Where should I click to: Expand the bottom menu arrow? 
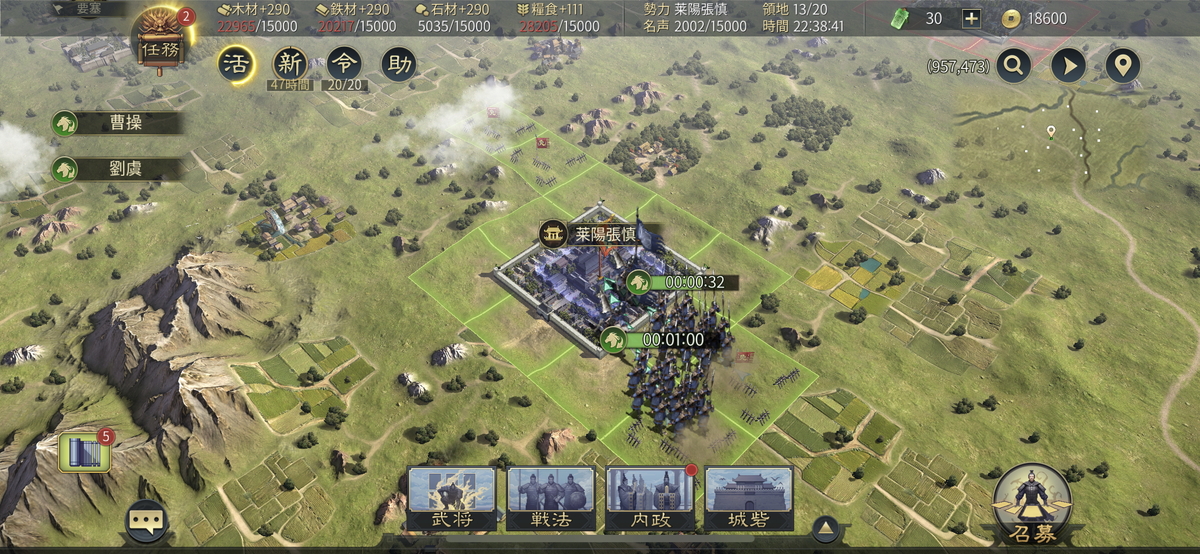(825, 527)
